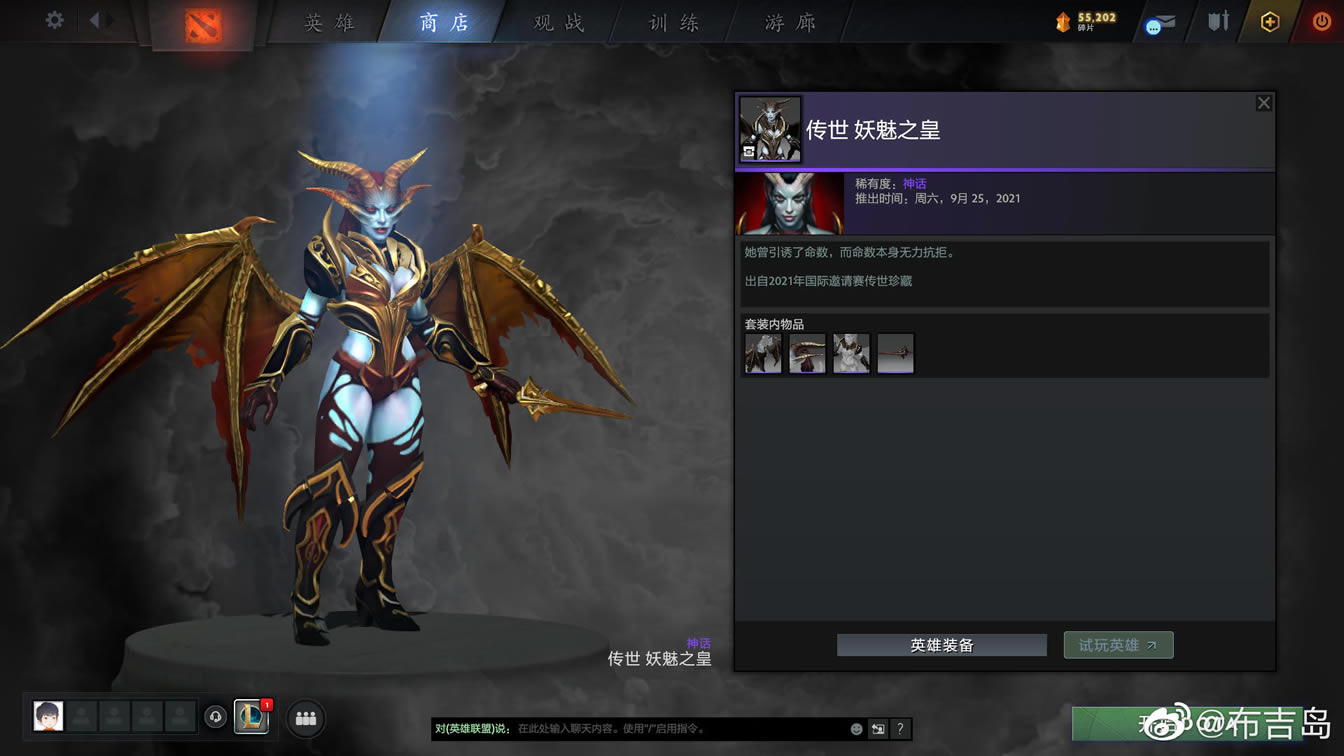The height and width of the screenshot is (756, 1344).
Task: Click the 英雄装备 button
Action: 940,645
